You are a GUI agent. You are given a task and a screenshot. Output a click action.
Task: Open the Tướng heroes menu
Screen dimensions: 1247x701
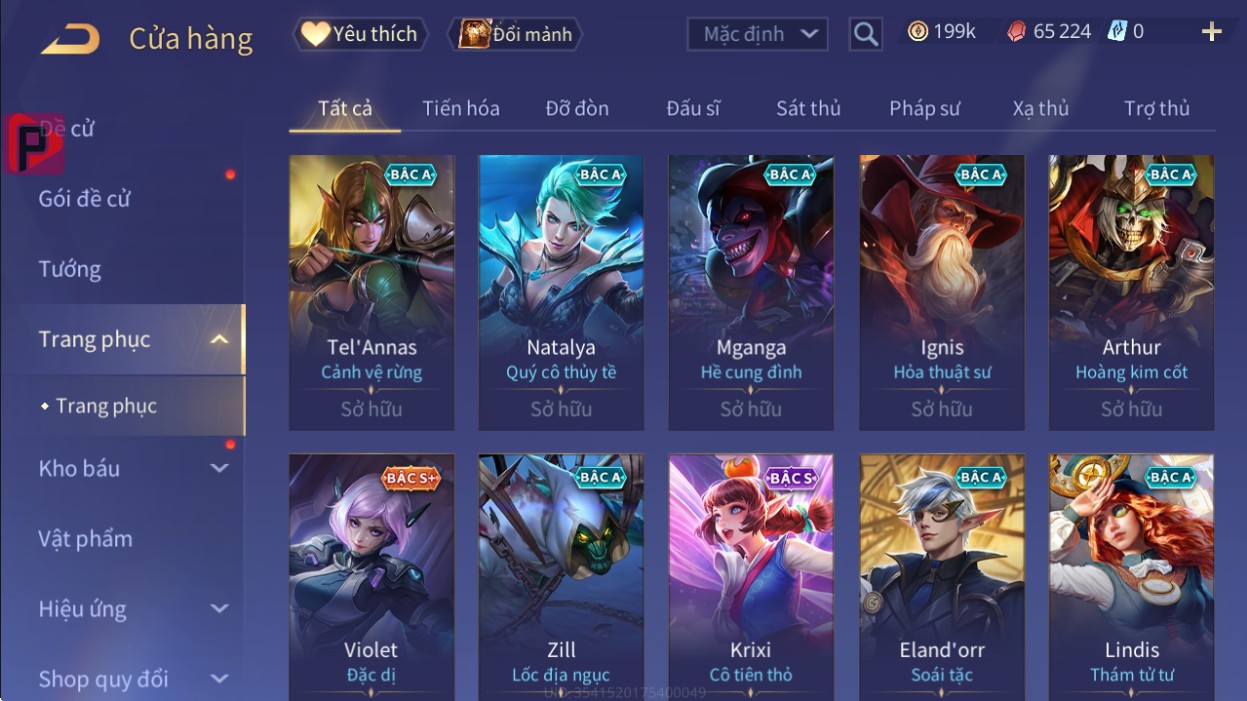(x=70, y=269)
